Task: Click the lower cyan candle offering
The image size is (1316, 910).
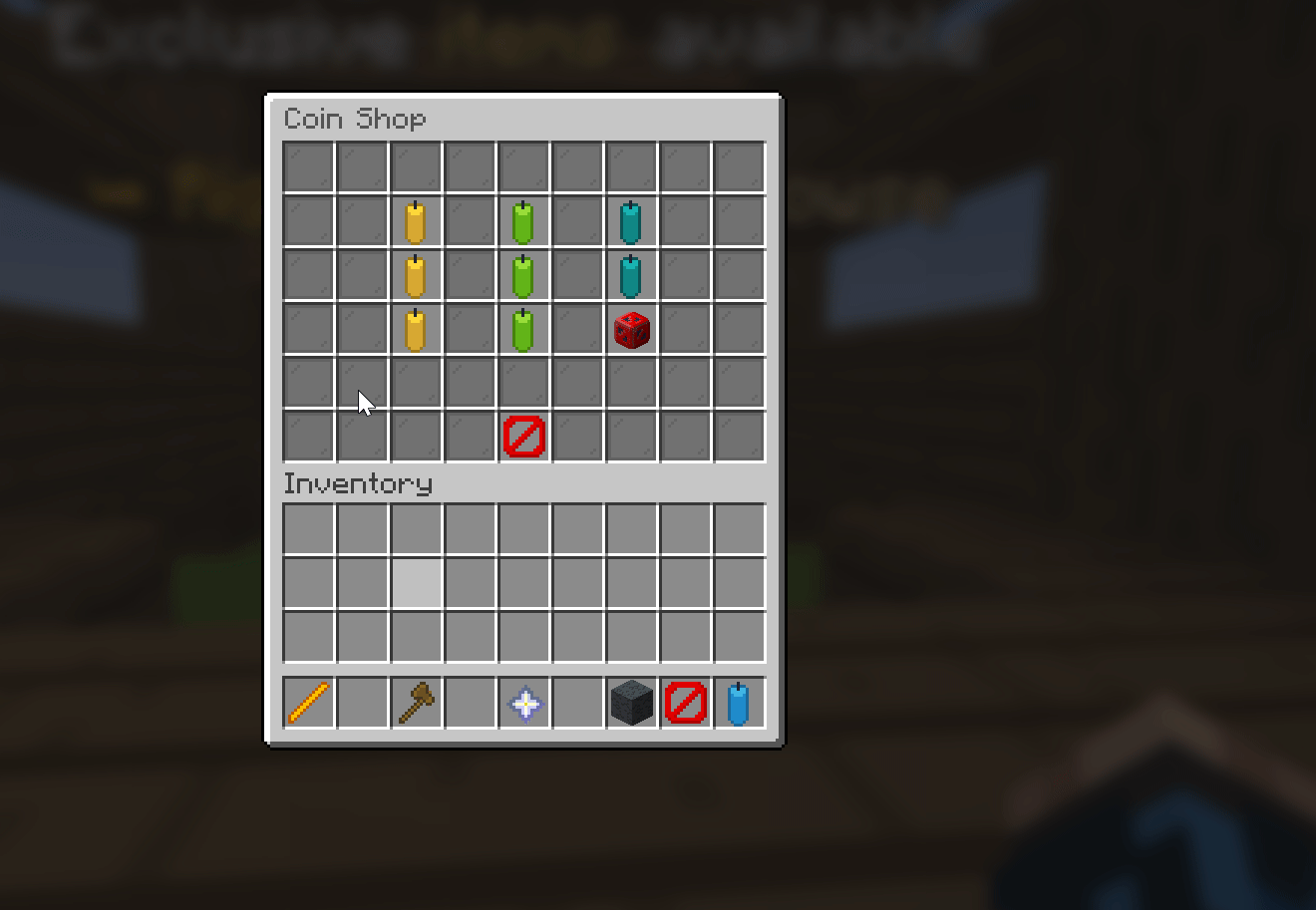Action: pyautogui.click(x=631, y=275)
